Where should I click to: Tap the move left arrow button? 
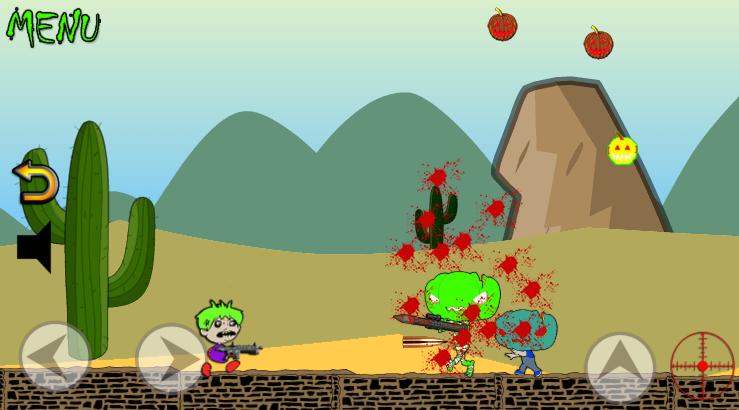pyautogui.click(x=54, y=356)
